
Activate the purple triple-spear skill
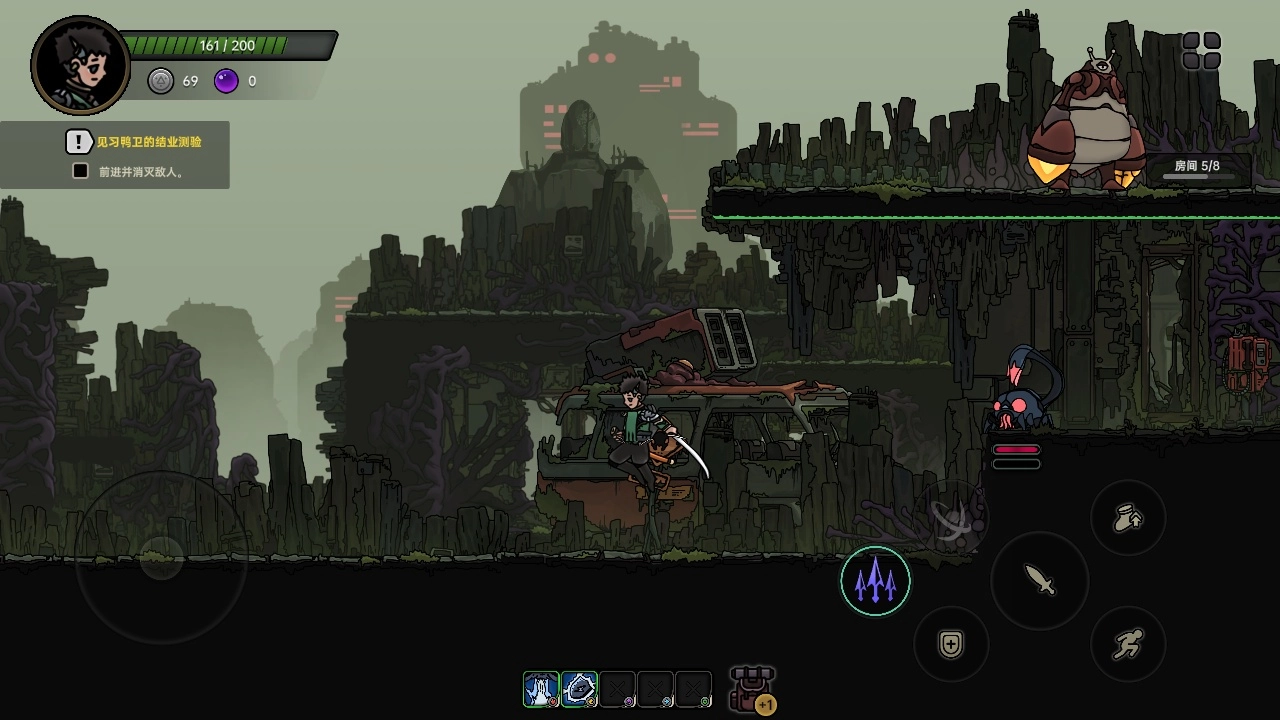tap(875, 581)
